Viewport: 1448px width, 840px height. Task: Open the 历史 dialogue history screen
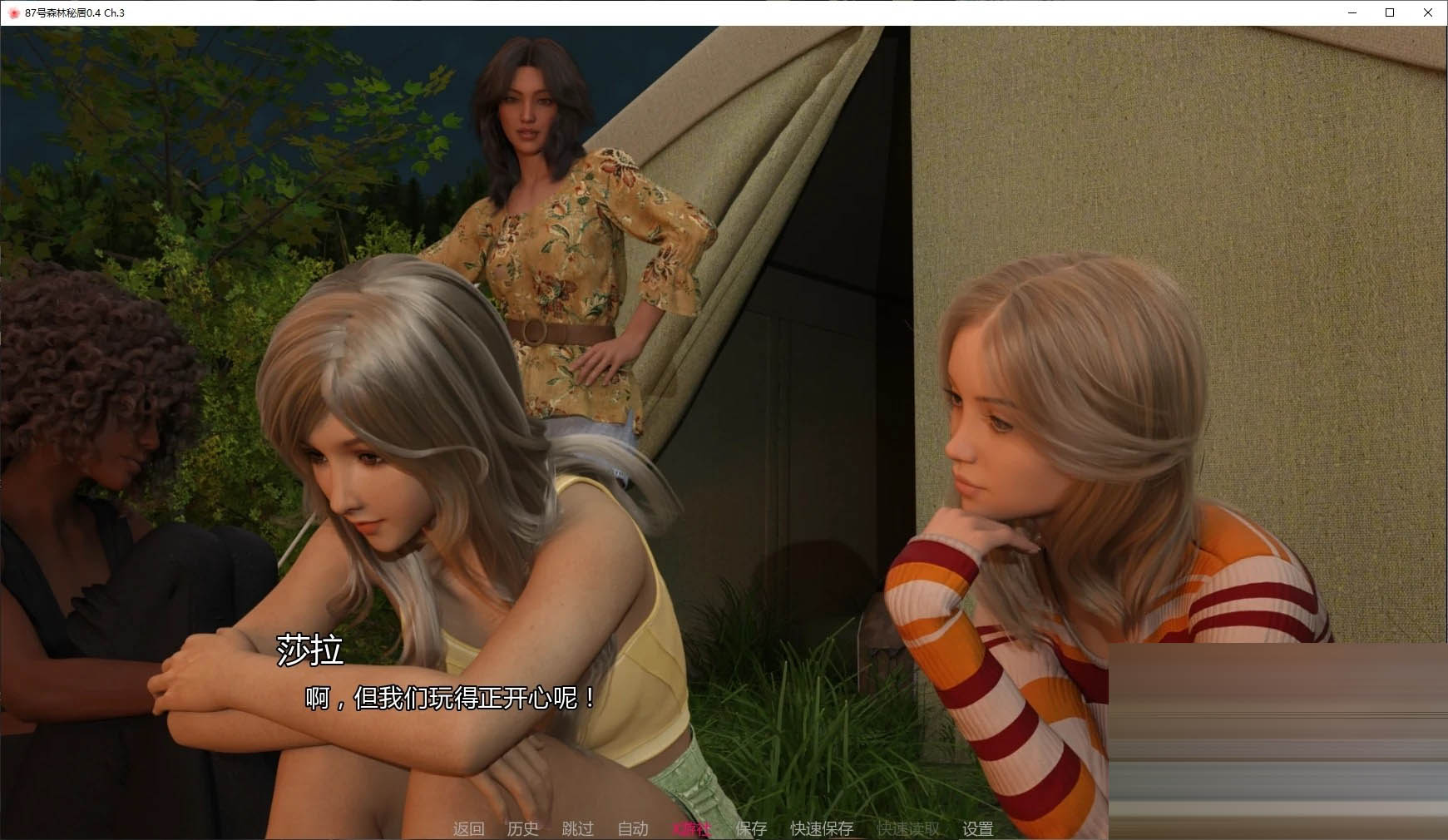point(522,828)
